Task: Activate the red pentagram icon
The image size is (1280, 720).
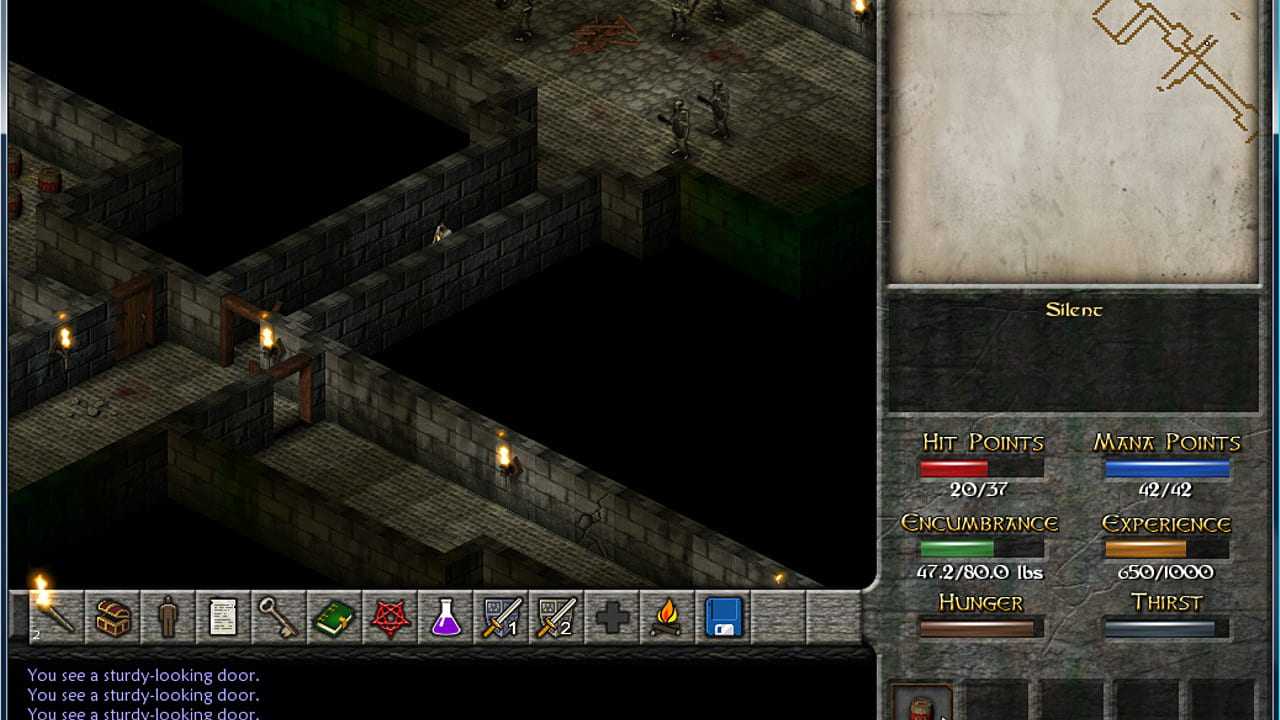Action: point(390,617)
